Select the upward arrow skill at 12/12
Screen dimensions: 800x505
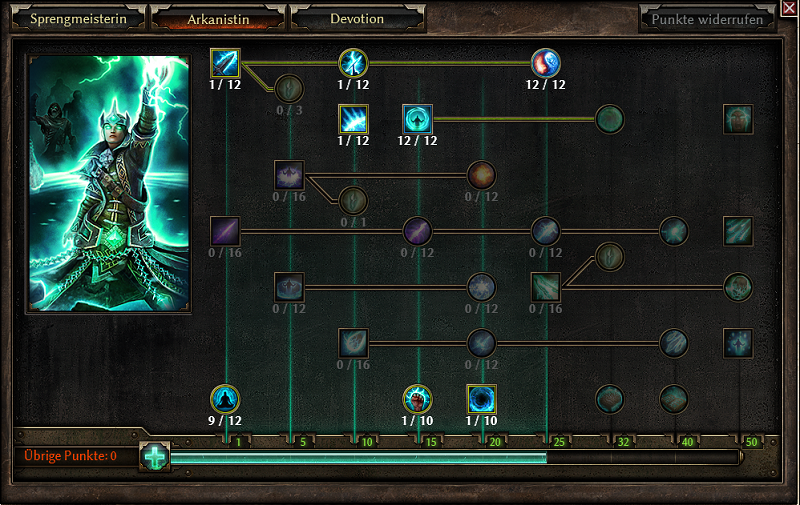[417, 119]
